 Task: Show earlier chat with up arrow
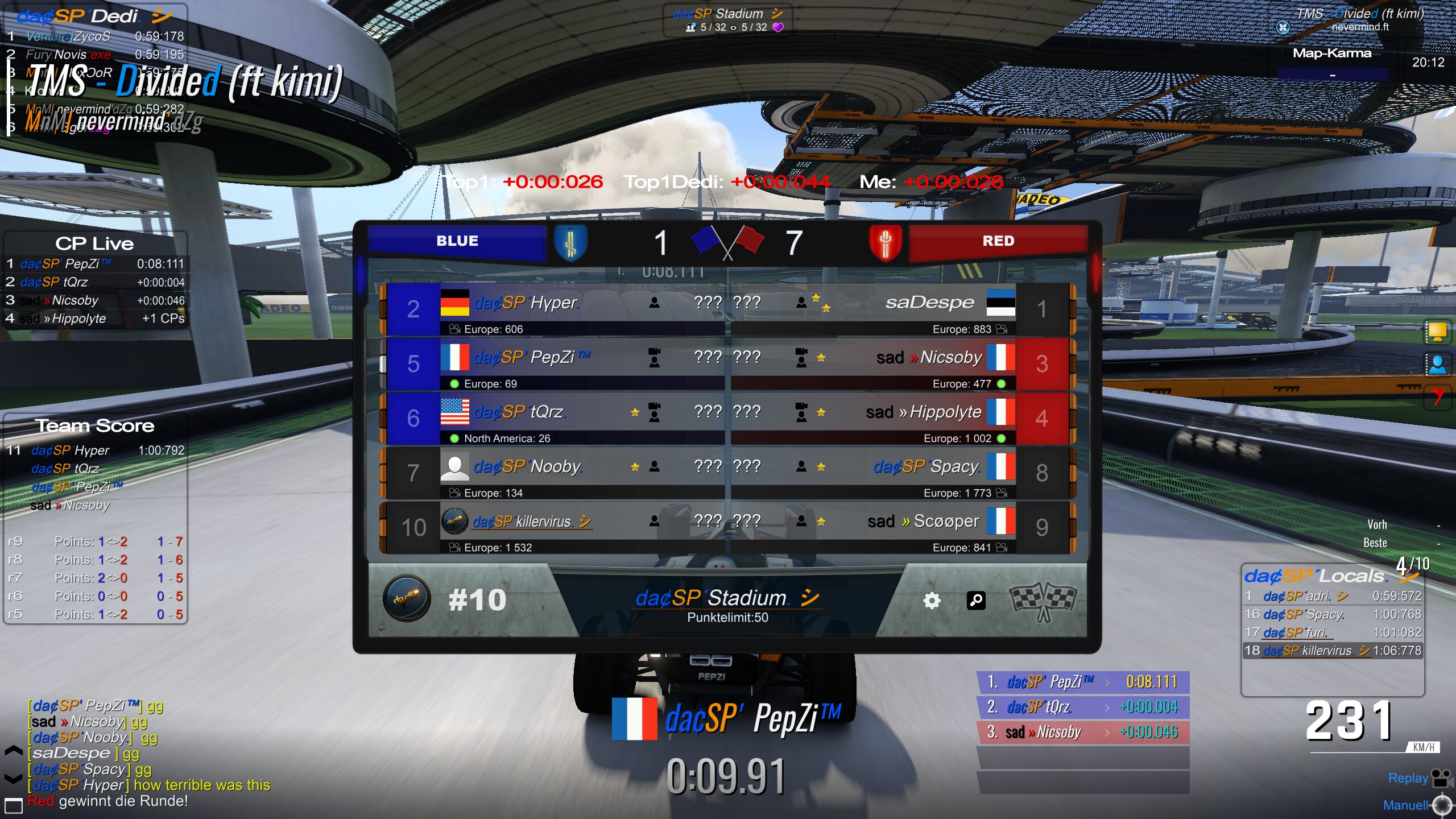point(14,751)
